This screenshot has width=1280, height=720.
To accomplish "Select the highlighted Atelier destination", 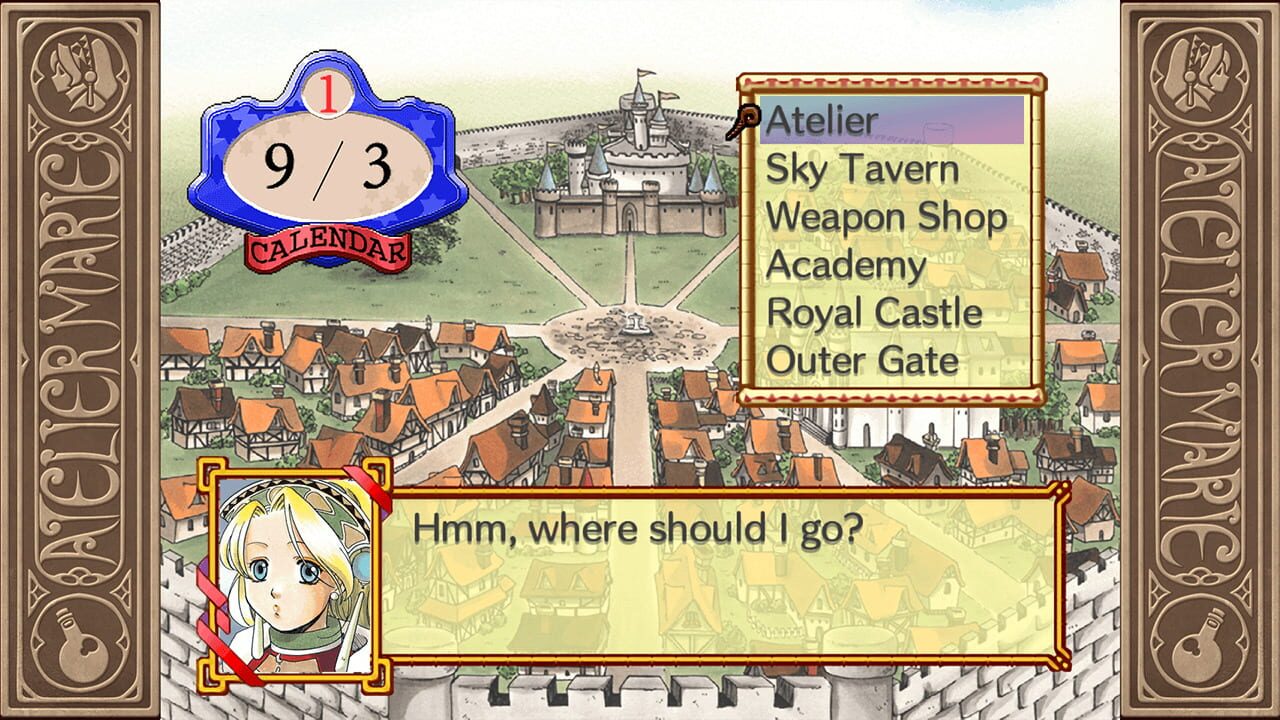I will (x=820, y=120).
